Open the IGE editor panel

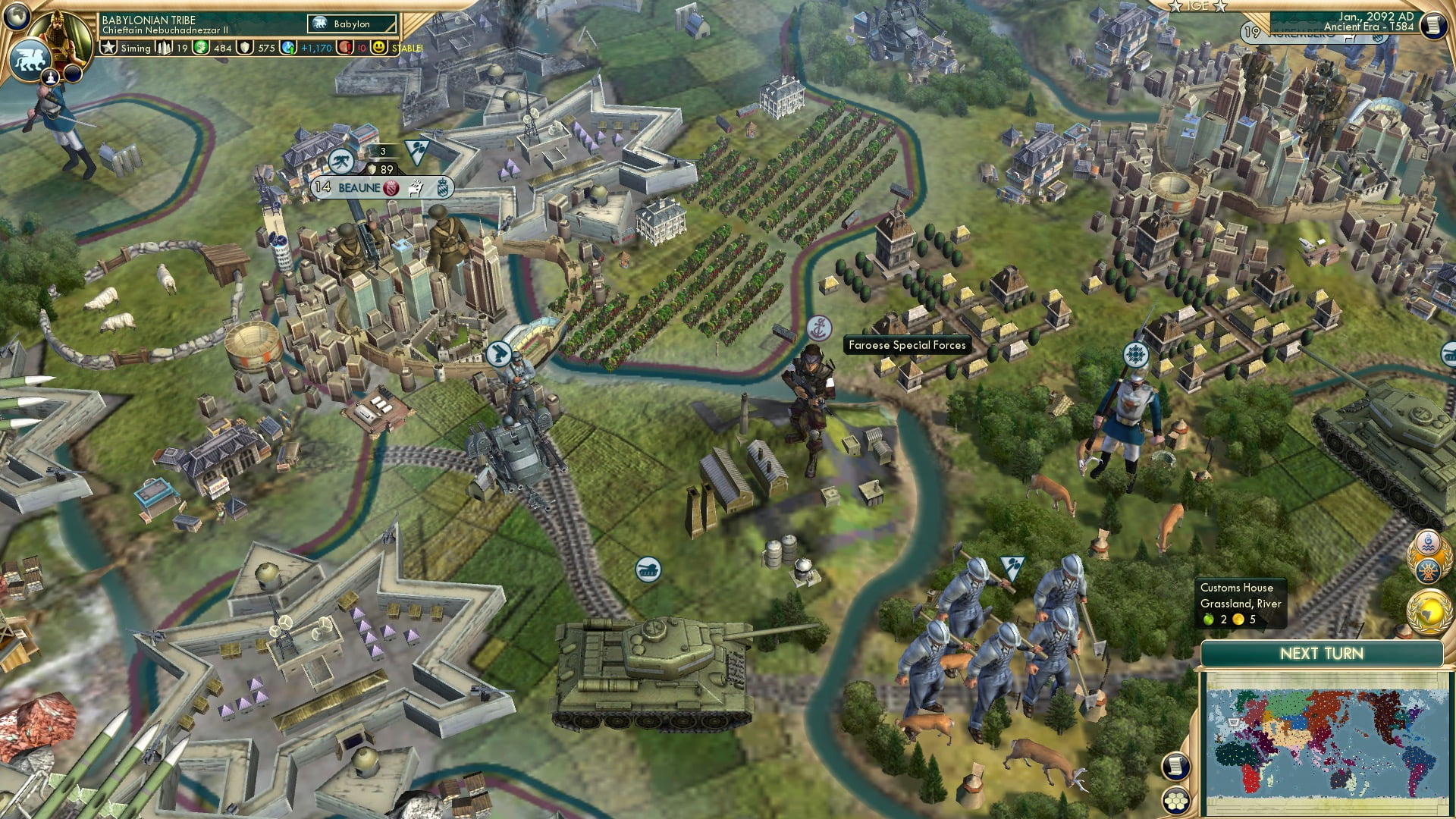pyautogui.click(x=1197, y=6)
